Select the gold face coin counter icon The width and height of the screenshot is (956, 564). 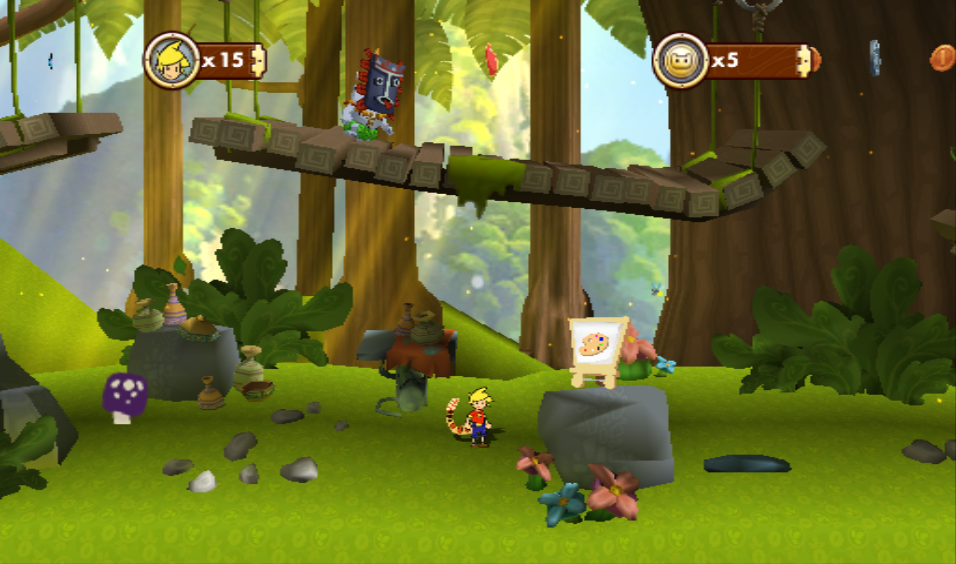(x=680, y=60)
